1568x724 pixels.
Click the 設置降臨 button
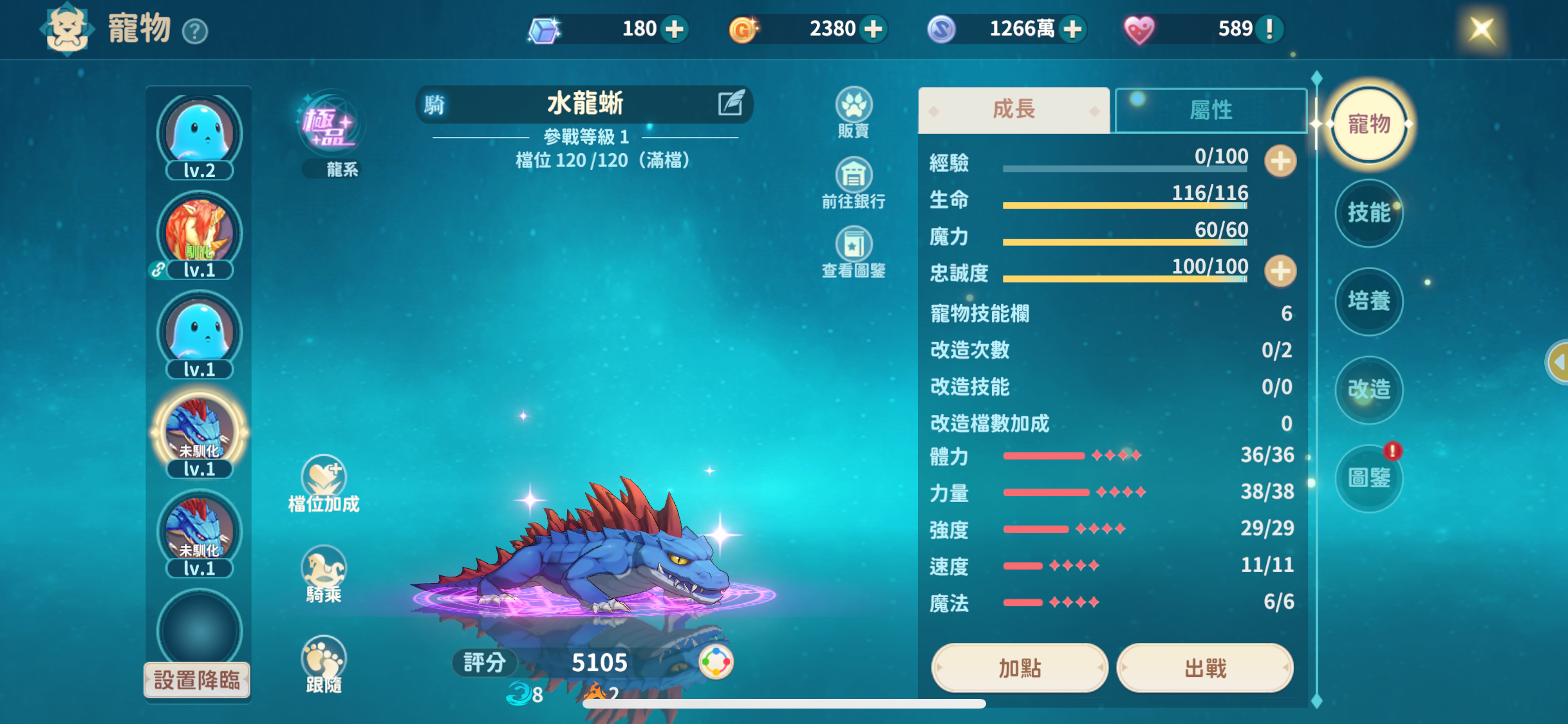(x=197, y=680)
